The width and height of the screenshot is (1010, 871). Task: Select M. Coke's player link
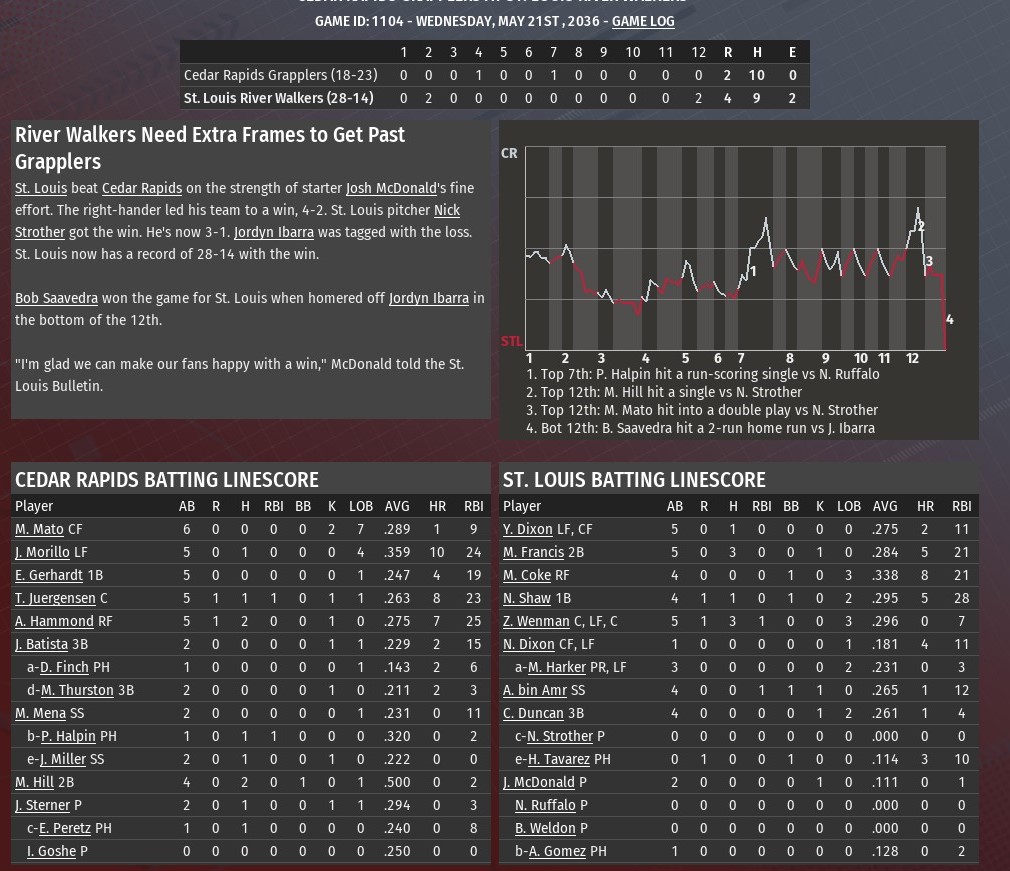click(527, 575)
